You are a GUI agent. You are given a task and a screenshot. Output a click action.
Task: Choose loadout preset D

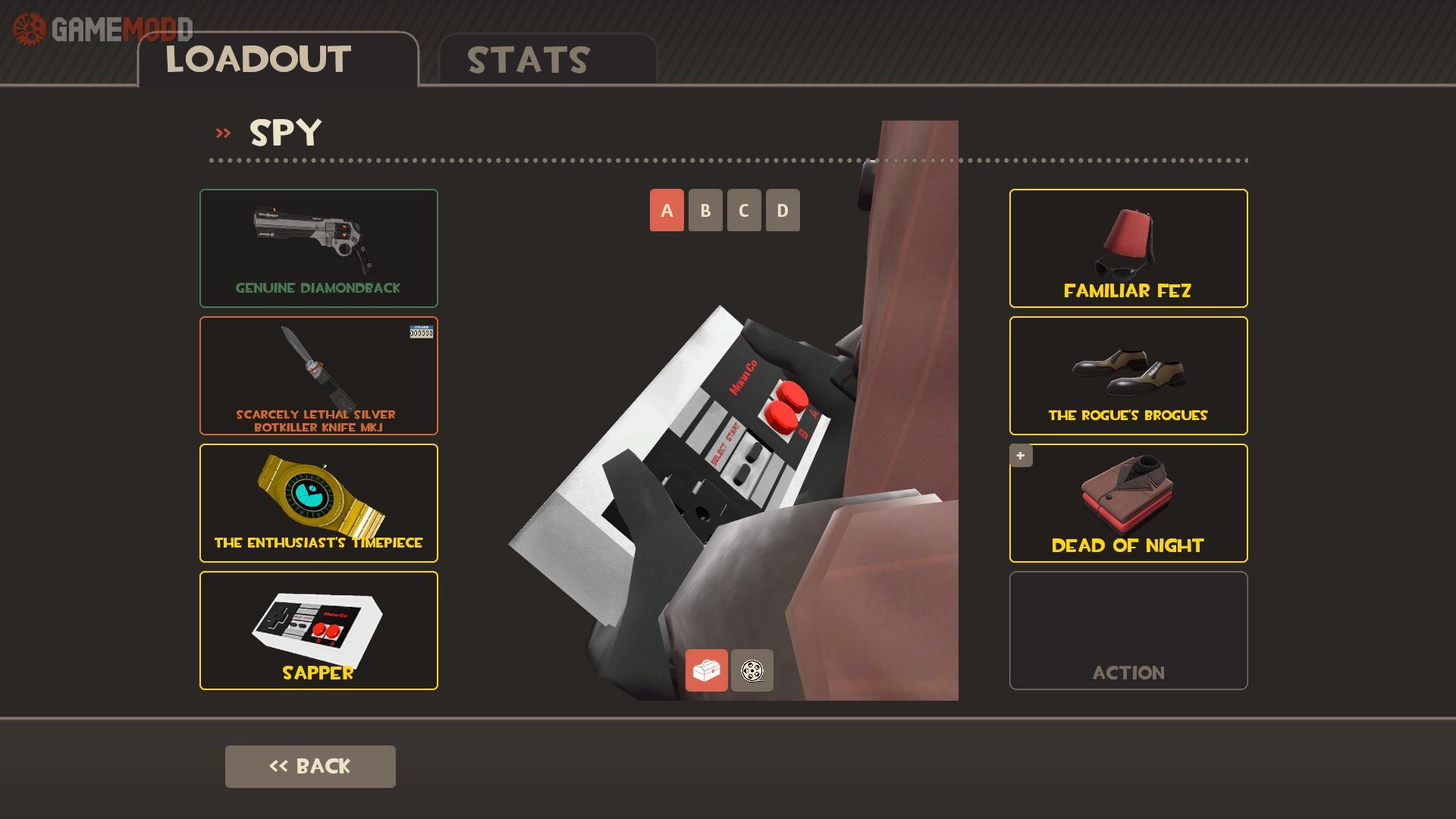click(783, 210)
